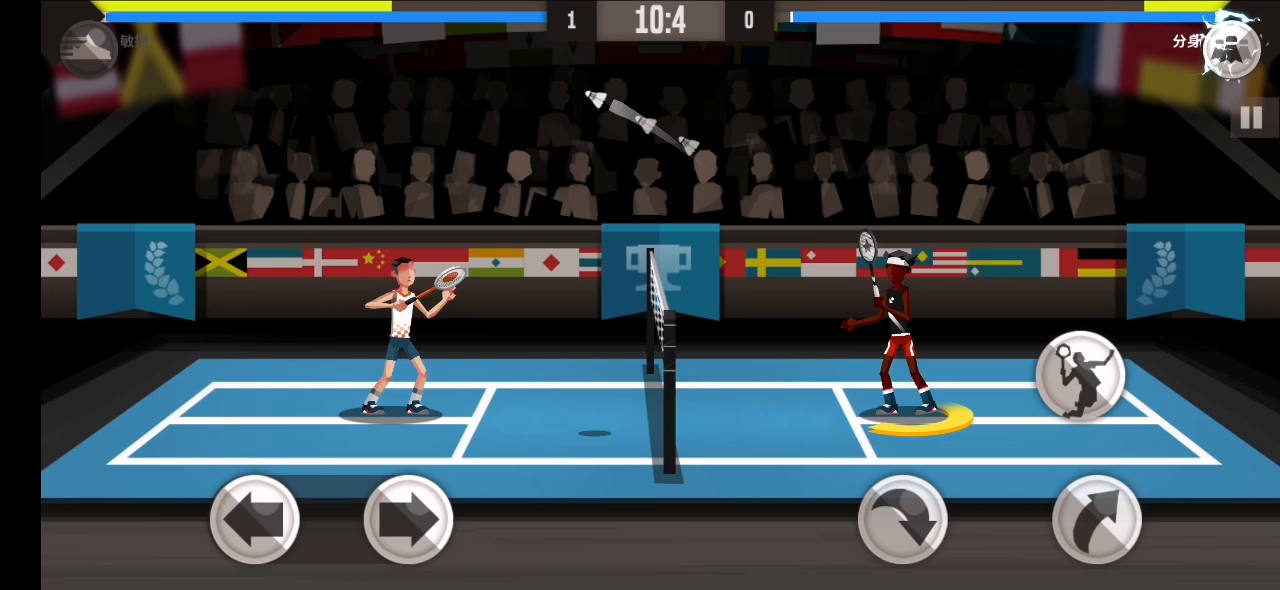Tap the move left arrow button
Viewport: 1280px width, 590px height.
pyautogui.click(x=254, y=520)
